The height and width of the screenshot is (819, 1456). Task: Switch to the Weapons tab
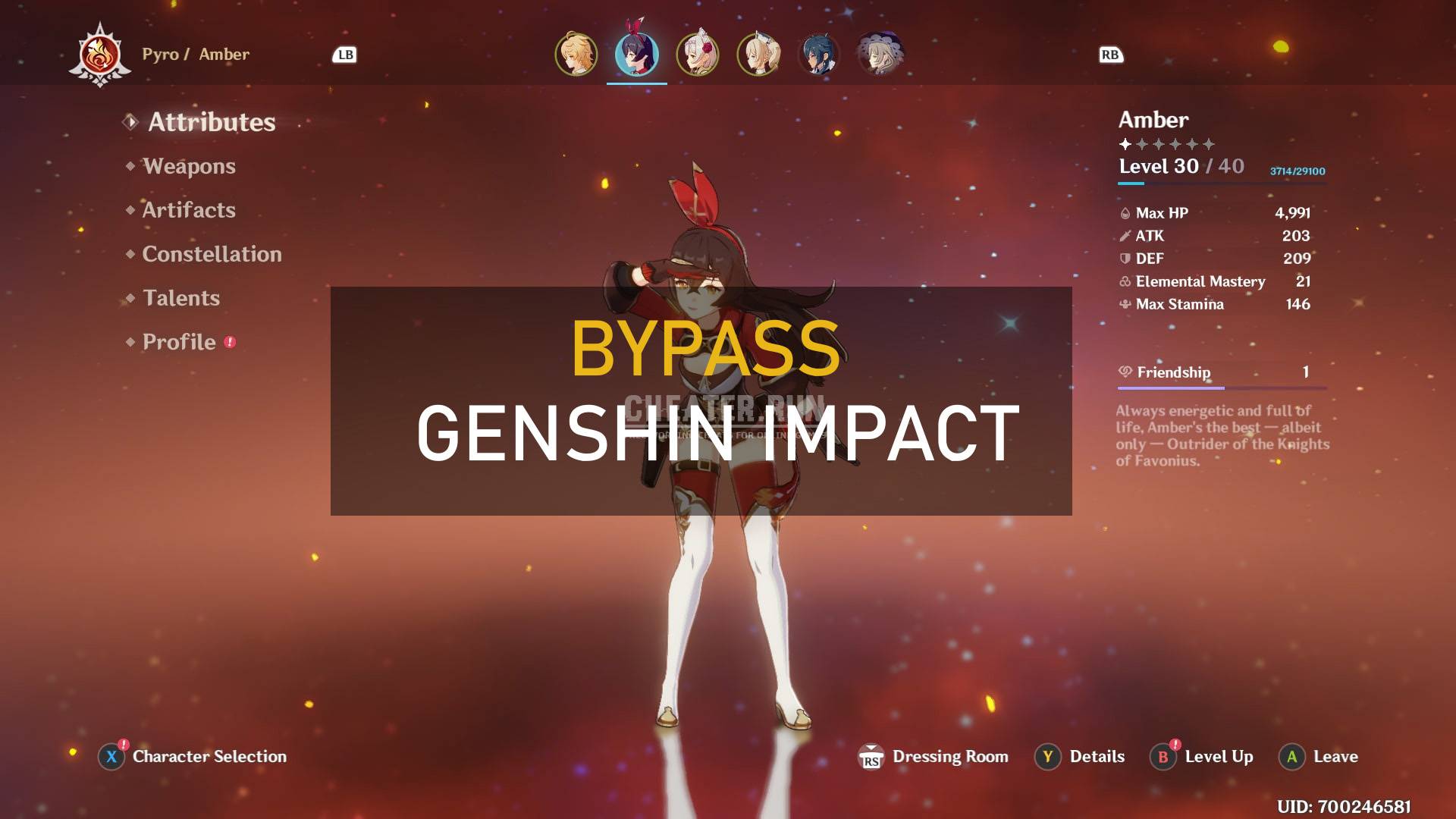pos(190,166)
